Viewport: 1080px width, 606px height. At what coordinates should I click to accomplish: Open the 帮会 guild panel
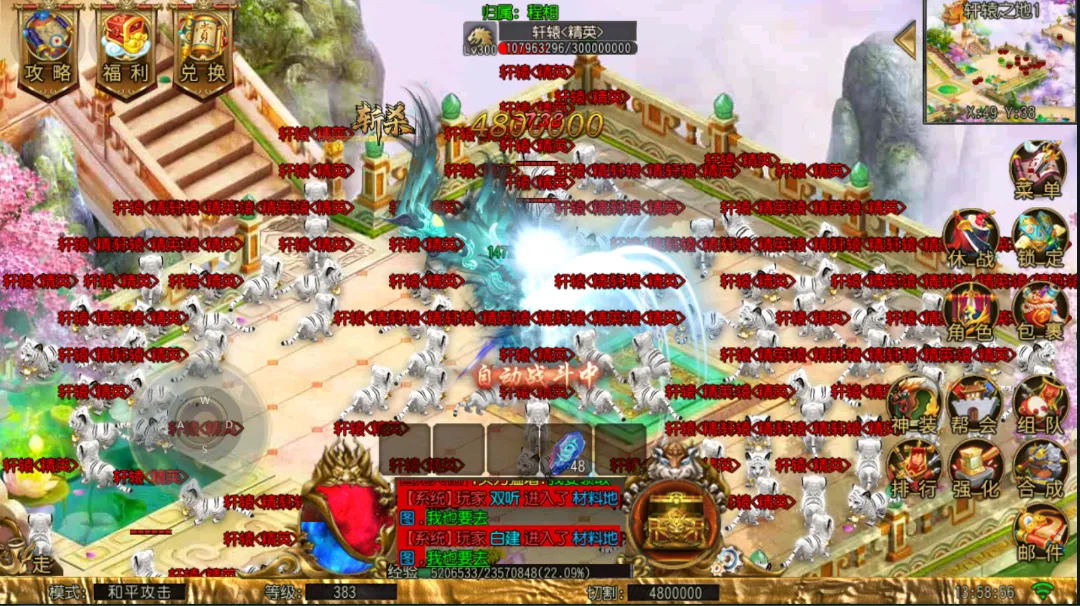tap(974, 405)
